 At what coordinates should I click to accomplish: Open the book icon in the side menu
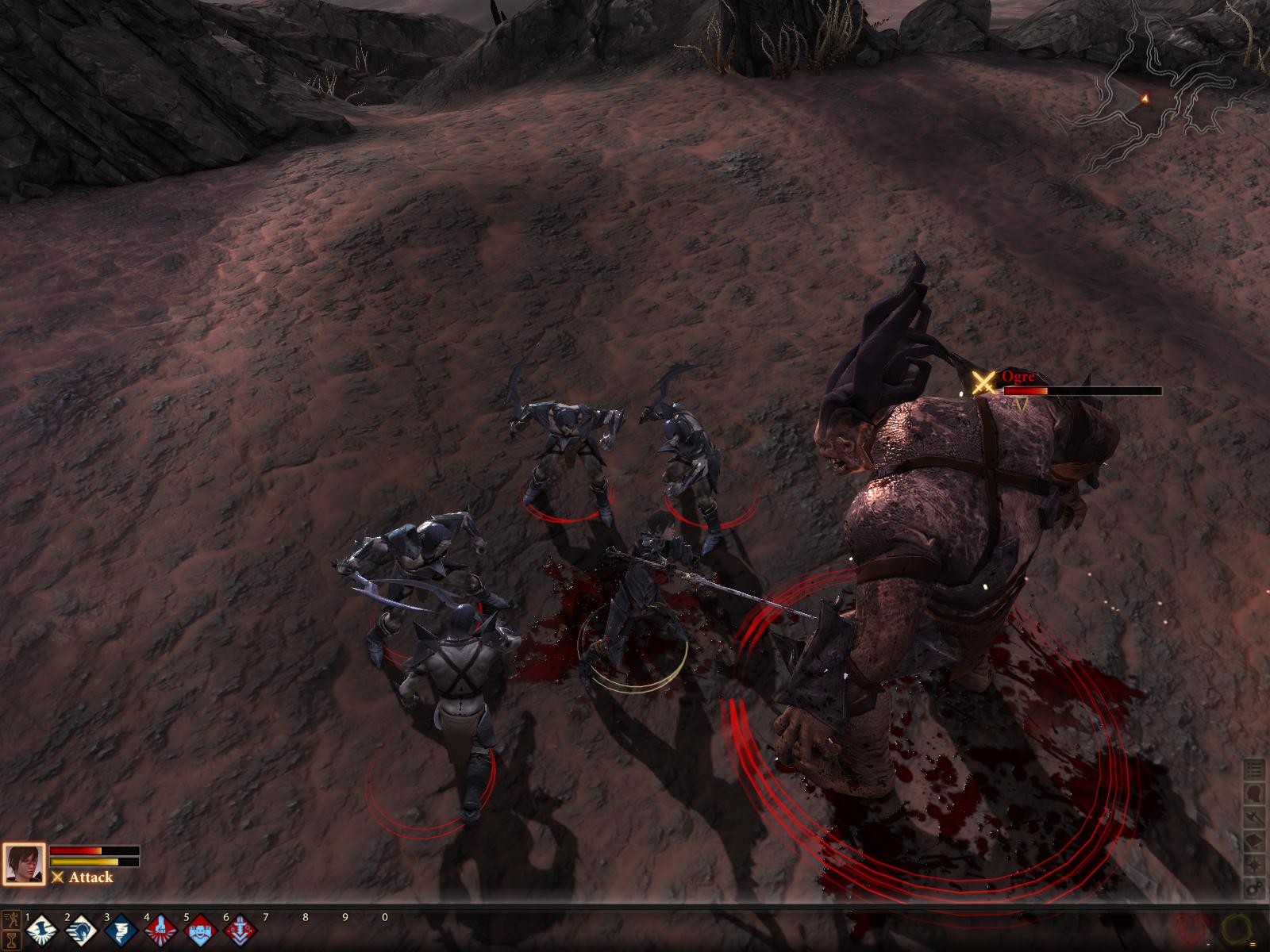(1254, 841)
